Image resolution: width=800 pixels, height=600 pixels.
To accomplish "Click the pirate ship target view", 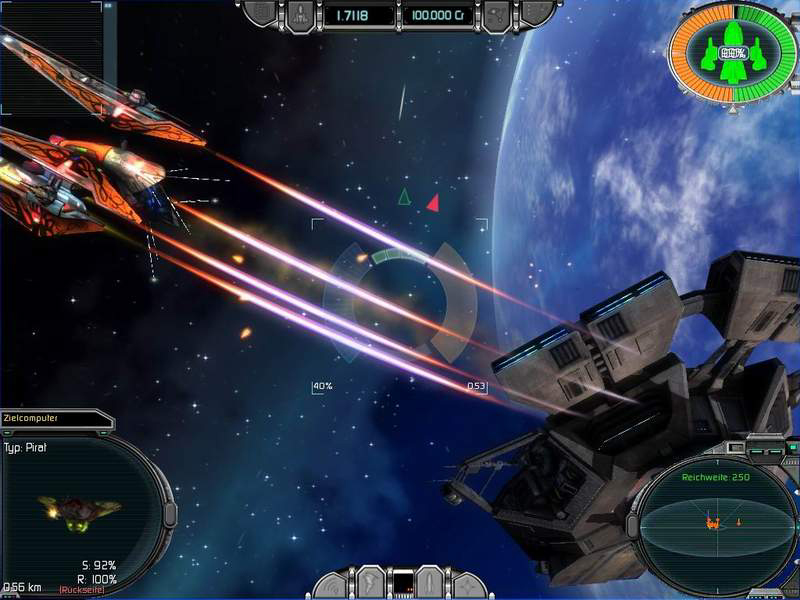I will 78,511.
